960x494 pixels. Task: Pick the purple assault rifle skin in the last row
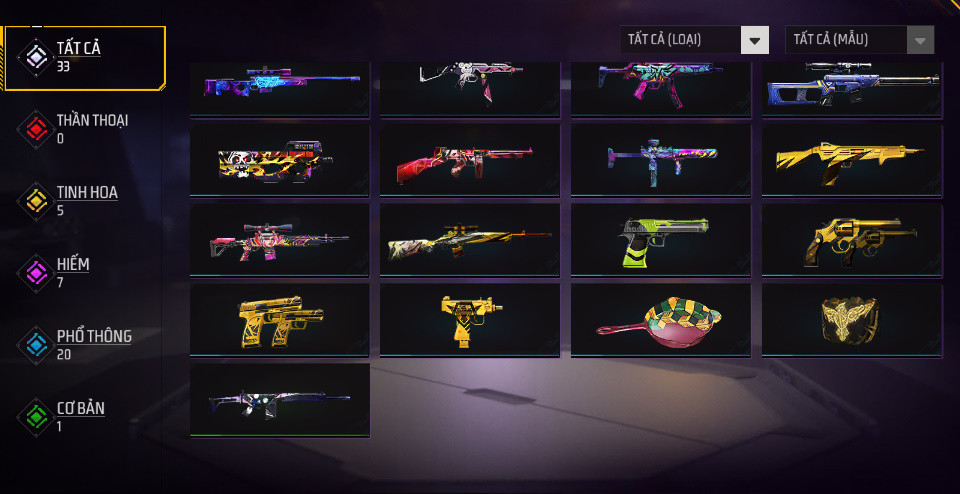click(x=279, y=399)
